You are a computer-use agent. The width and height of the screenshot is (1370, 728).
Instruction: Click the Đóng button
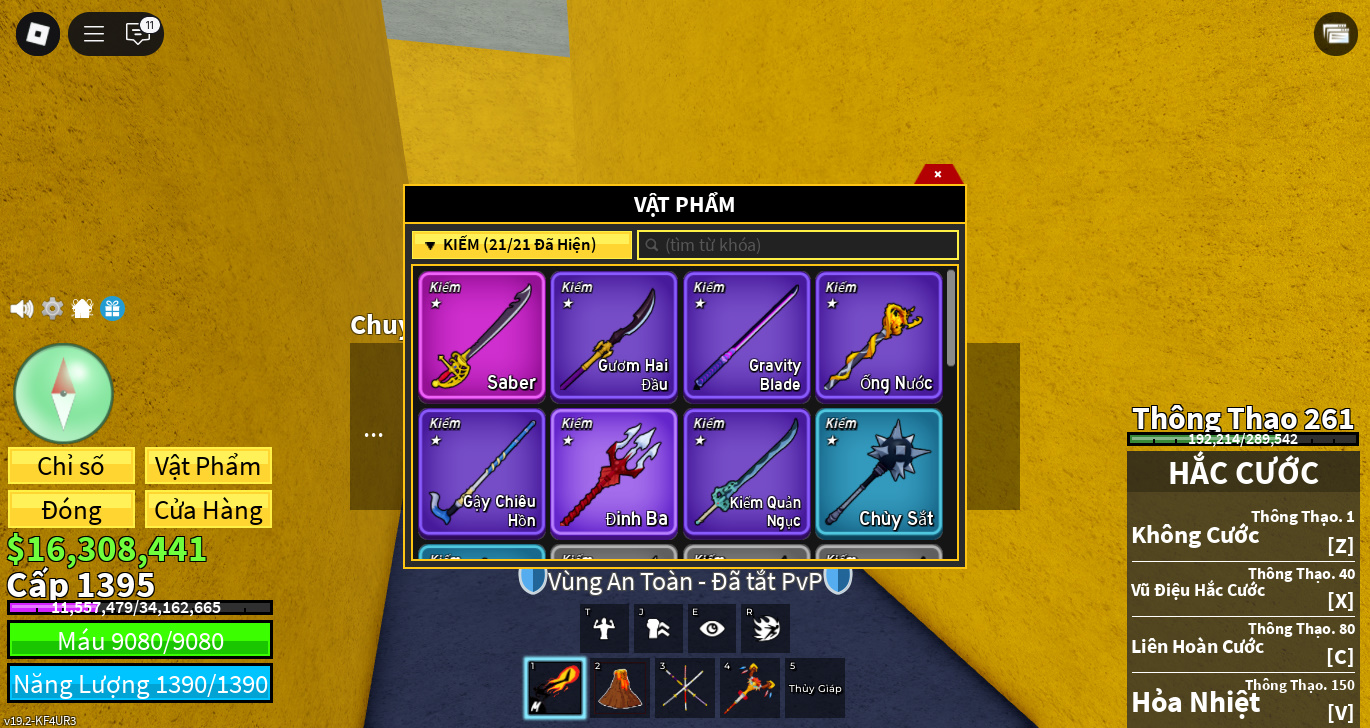pyautogui.click(x=71, y=510)
